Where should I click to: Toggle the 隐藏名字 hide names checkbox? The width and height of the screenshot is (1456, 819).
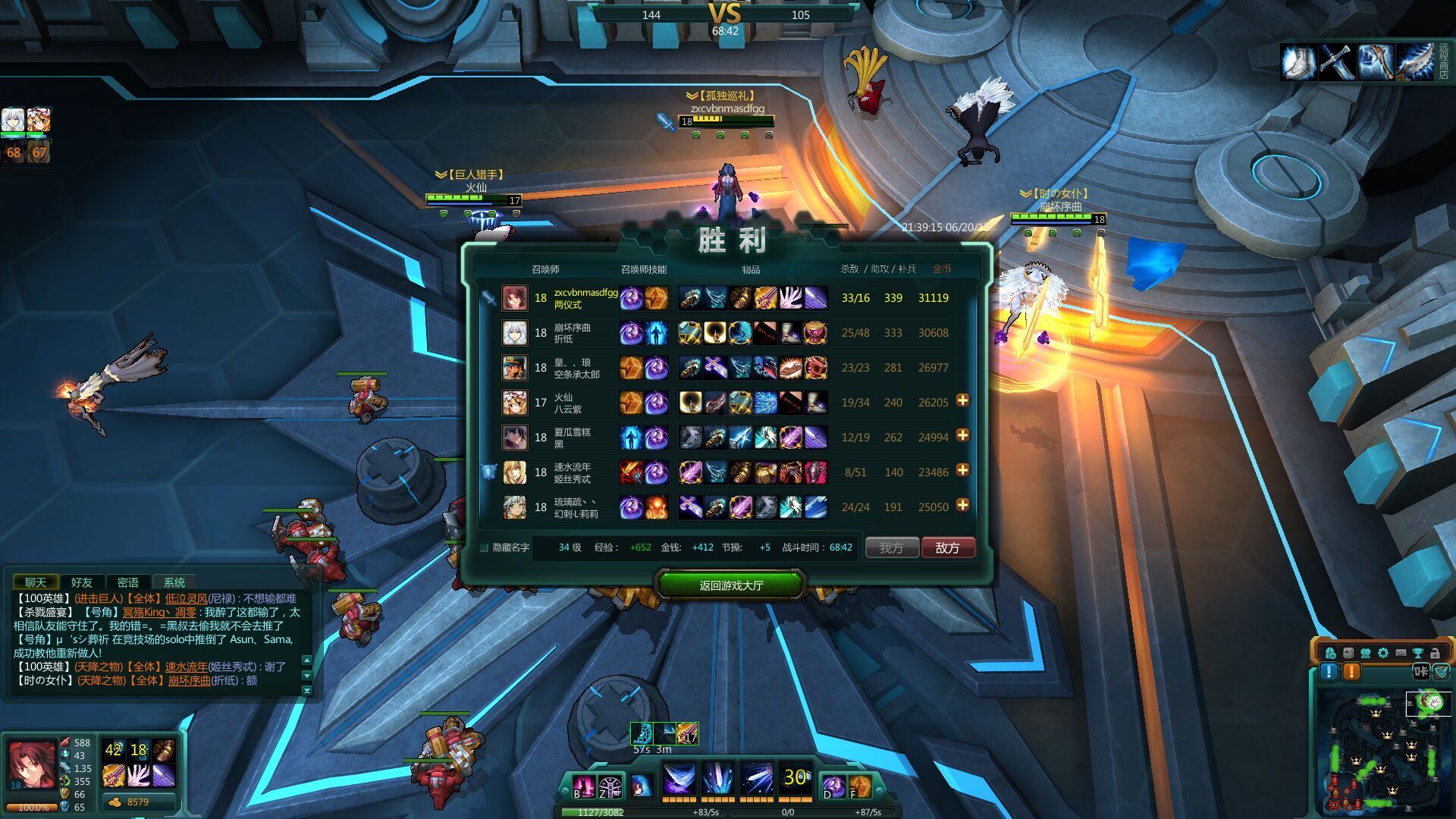coord(485,548)
